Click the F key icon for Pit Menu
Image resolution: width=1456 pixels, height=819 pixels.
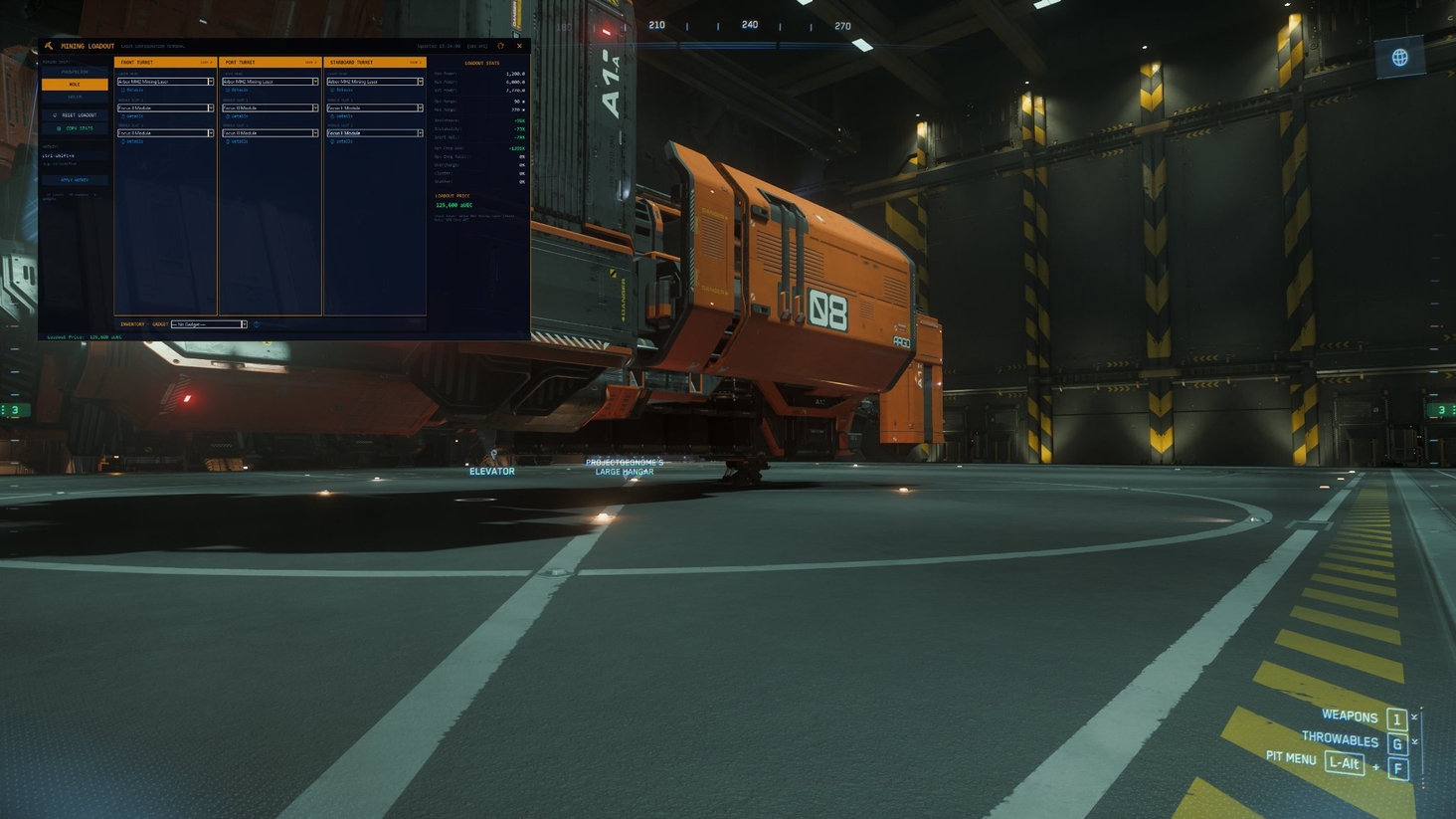(1396, 766)
